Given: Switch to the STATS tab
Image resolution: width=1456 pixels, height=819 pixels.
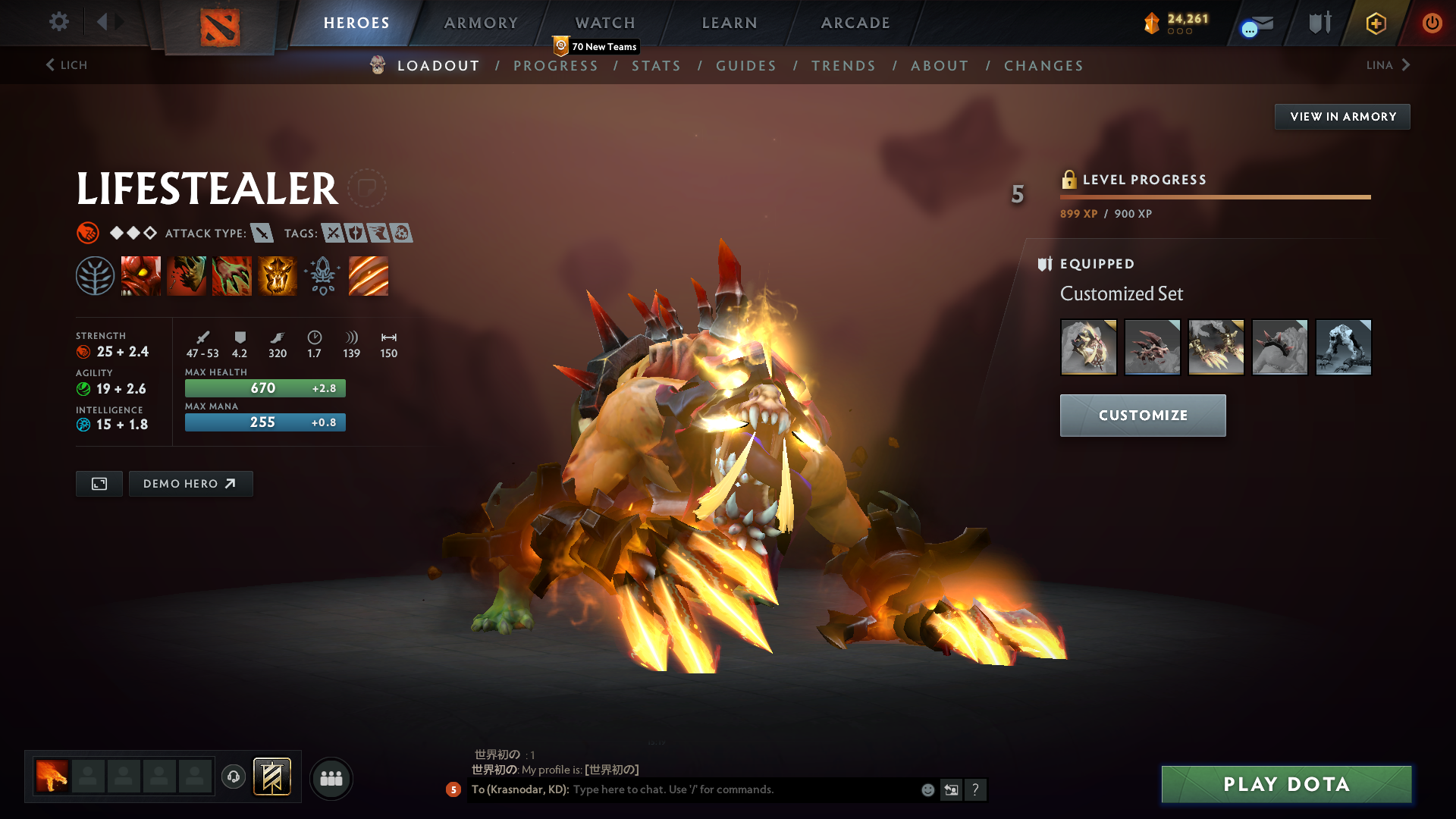Looking at the screenshot, I should pyautogui.click(x=657, y=66).
